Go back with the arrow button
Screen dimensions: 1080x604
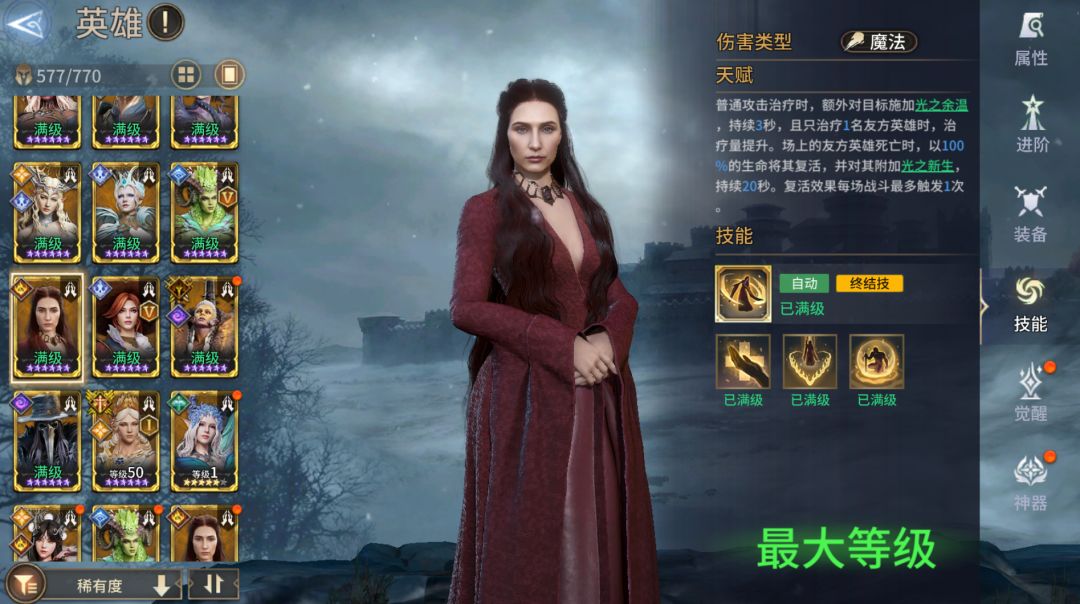(26, 24)
